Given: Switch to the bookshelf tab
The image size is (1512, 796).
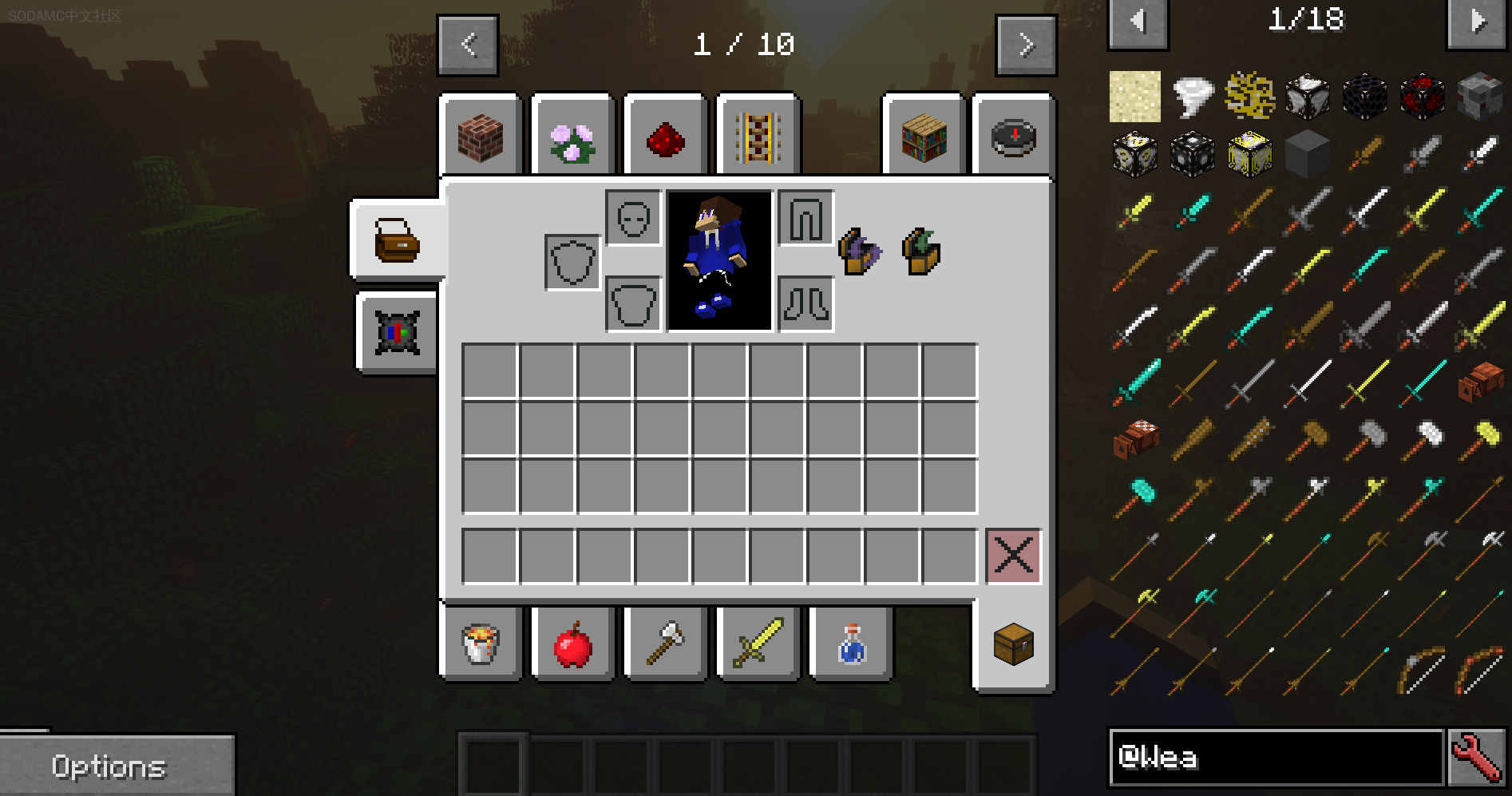Looking at the screenshot, I should point(924,137).
